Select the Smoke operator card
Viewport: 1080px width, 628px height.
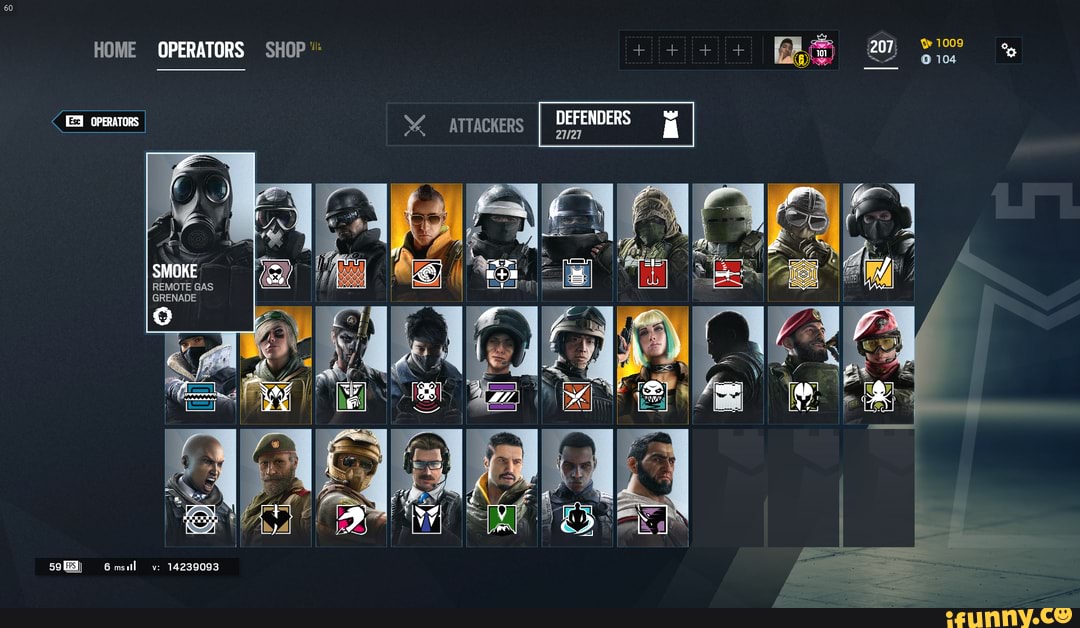[200, 240]
